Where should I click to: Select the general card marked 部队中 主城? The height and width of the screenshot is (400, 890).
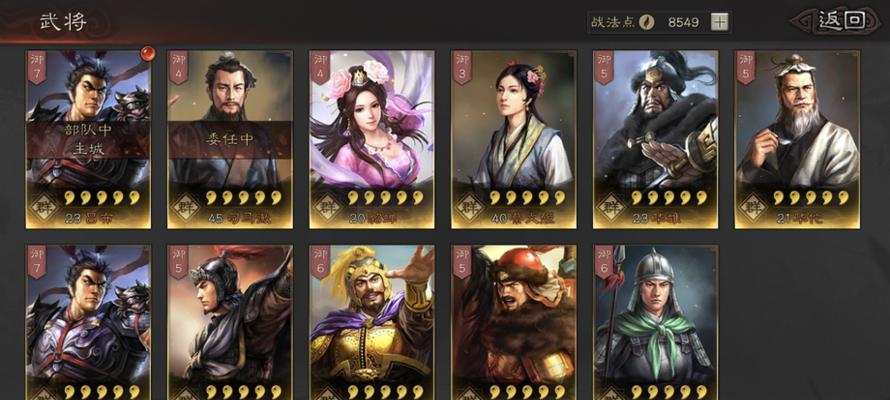[88, 138]
